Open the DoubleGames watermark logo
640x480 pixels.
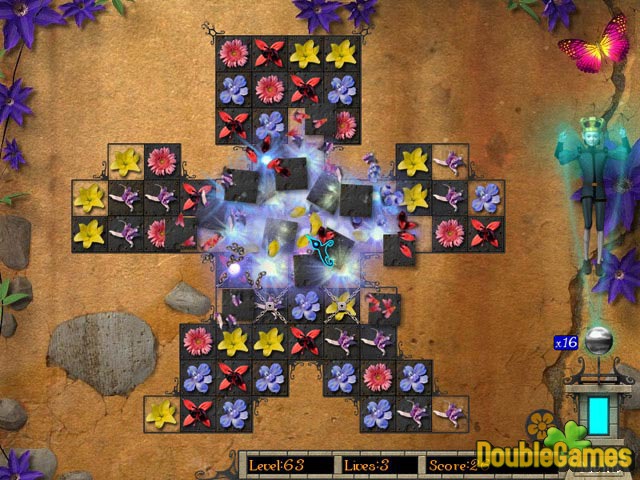[553, 454]
